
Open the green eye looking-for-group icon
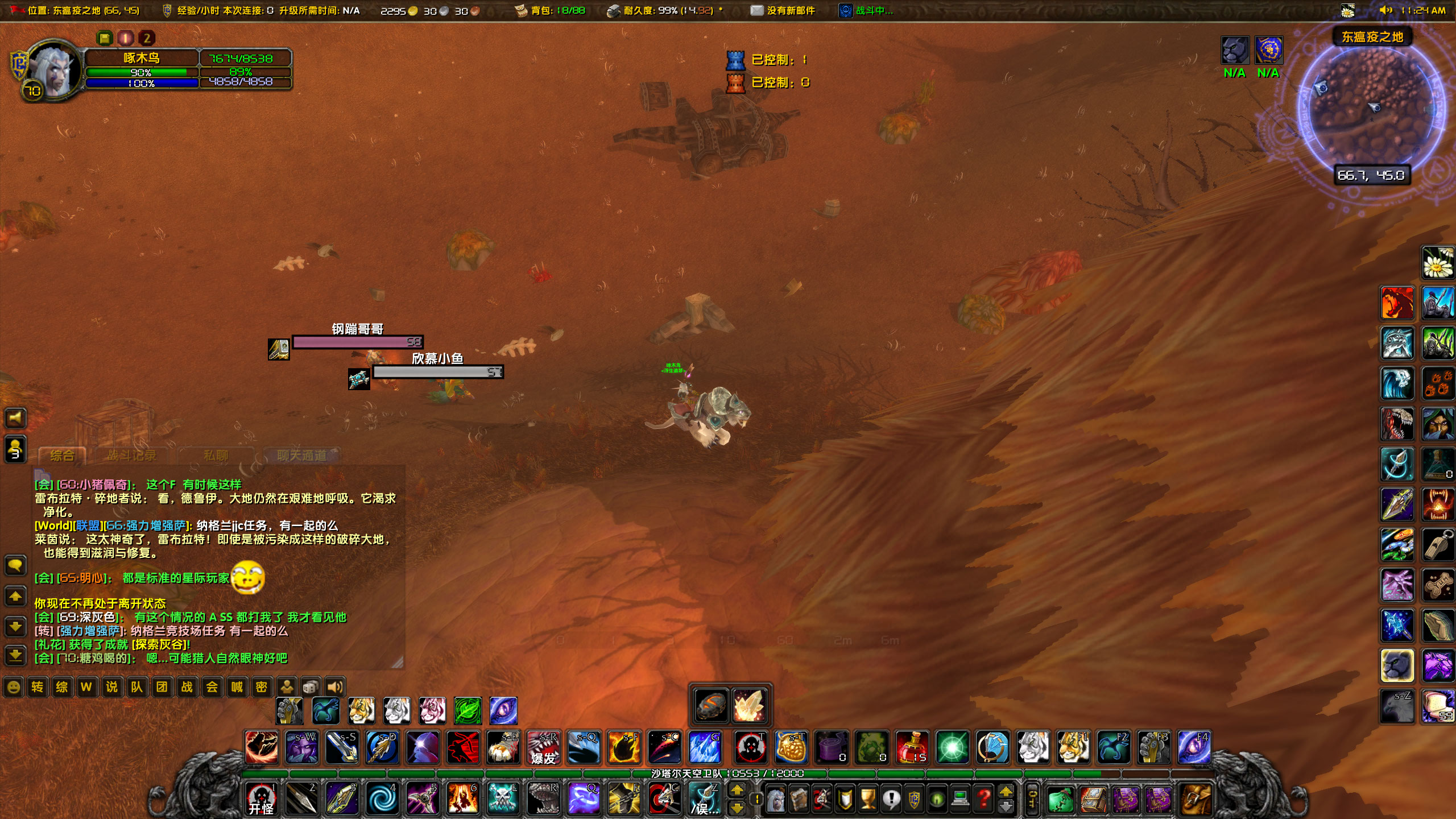point(940,799)
